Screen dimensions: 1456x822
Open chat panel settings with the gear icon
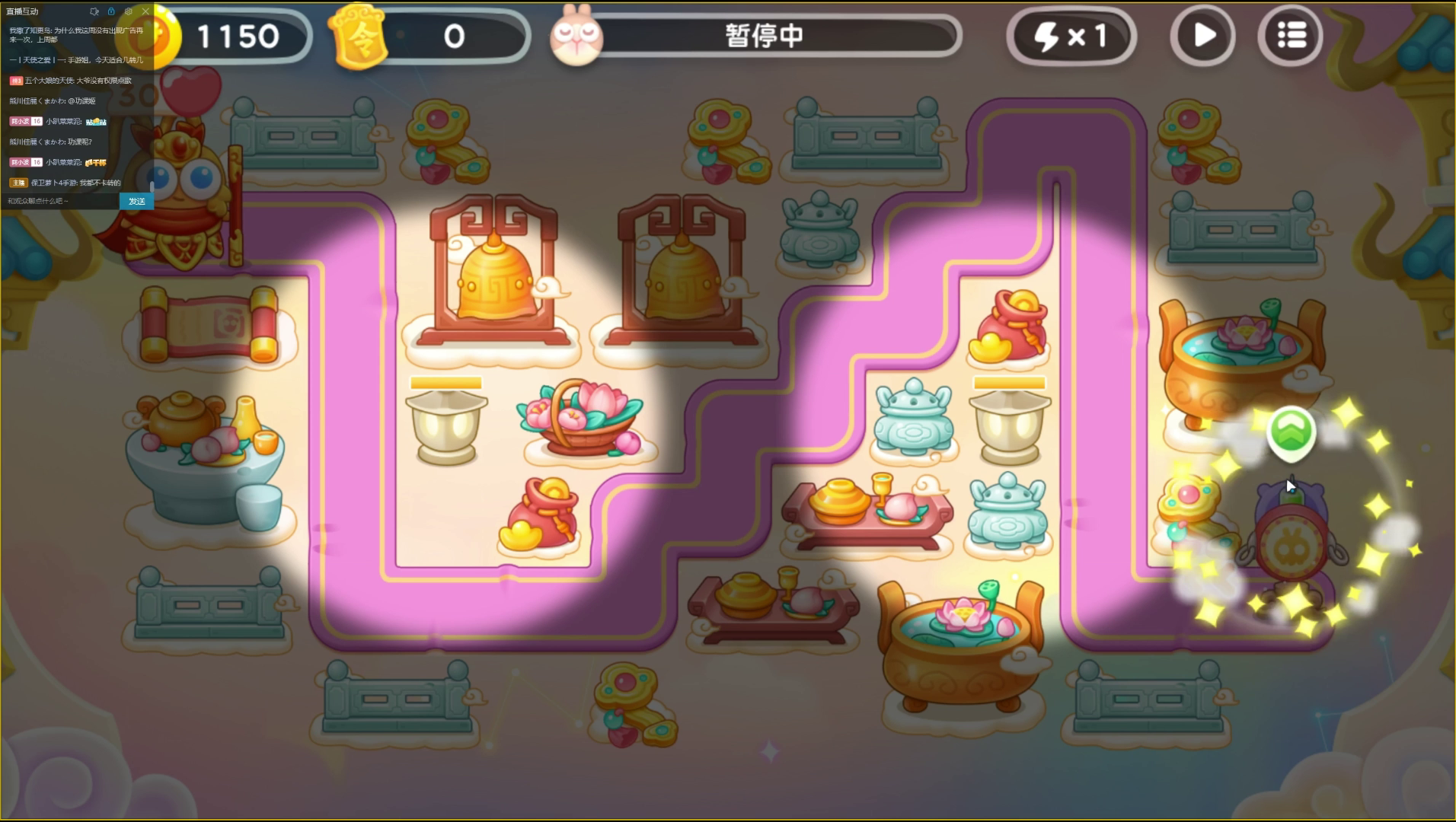129,11
